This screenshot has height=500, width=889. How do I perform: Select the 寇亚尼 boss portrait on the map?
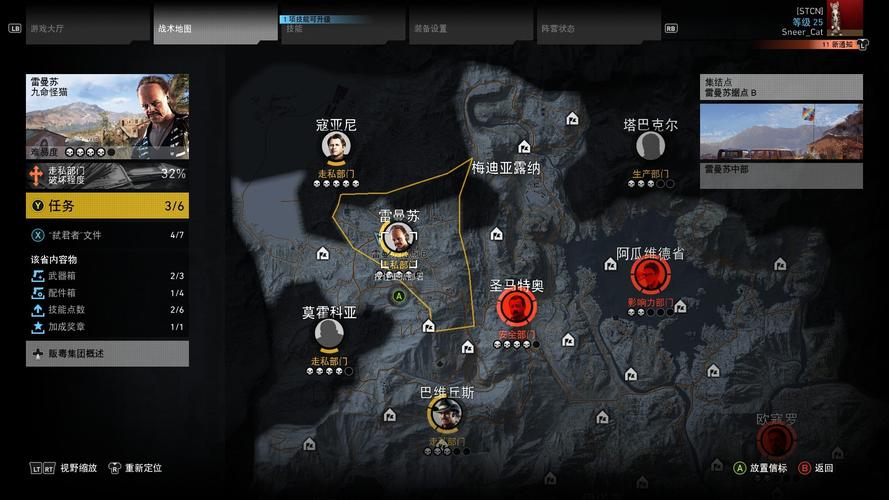point(336,147)
